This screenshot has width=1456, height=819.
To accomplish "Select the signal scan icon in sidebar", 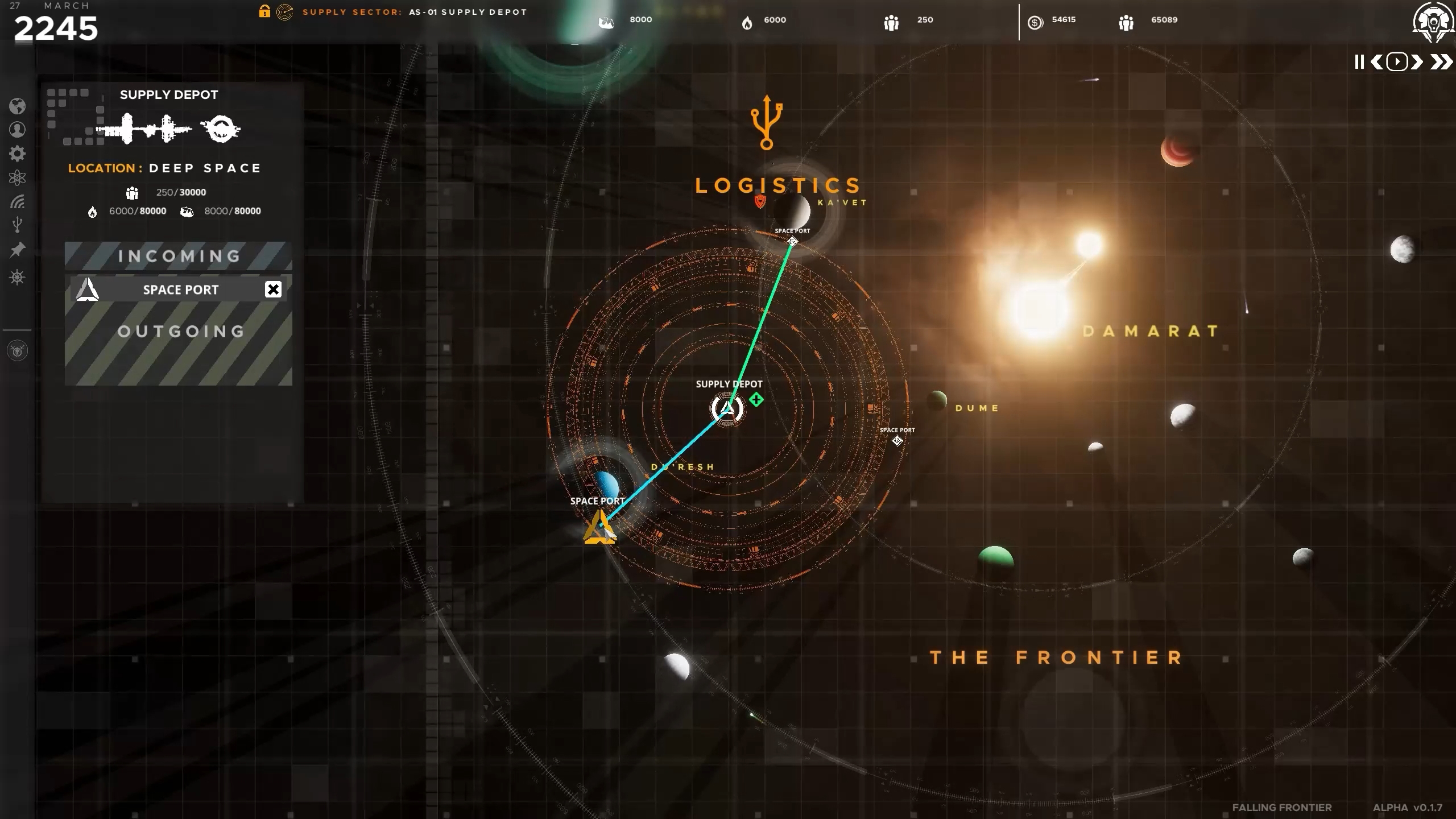I will (x=18, y=201).
